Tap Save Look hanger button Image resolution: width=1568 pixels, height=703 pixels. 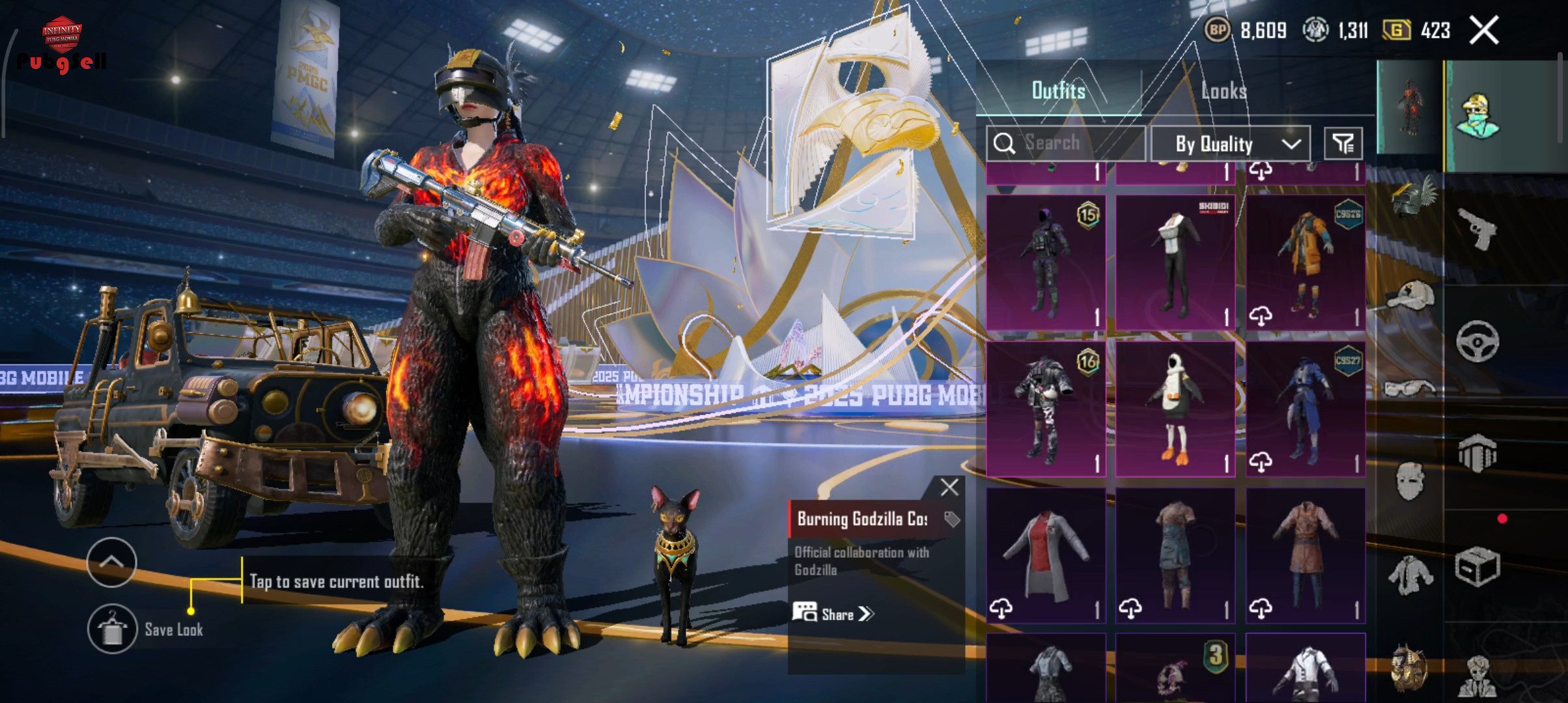[x=113, y=629]
